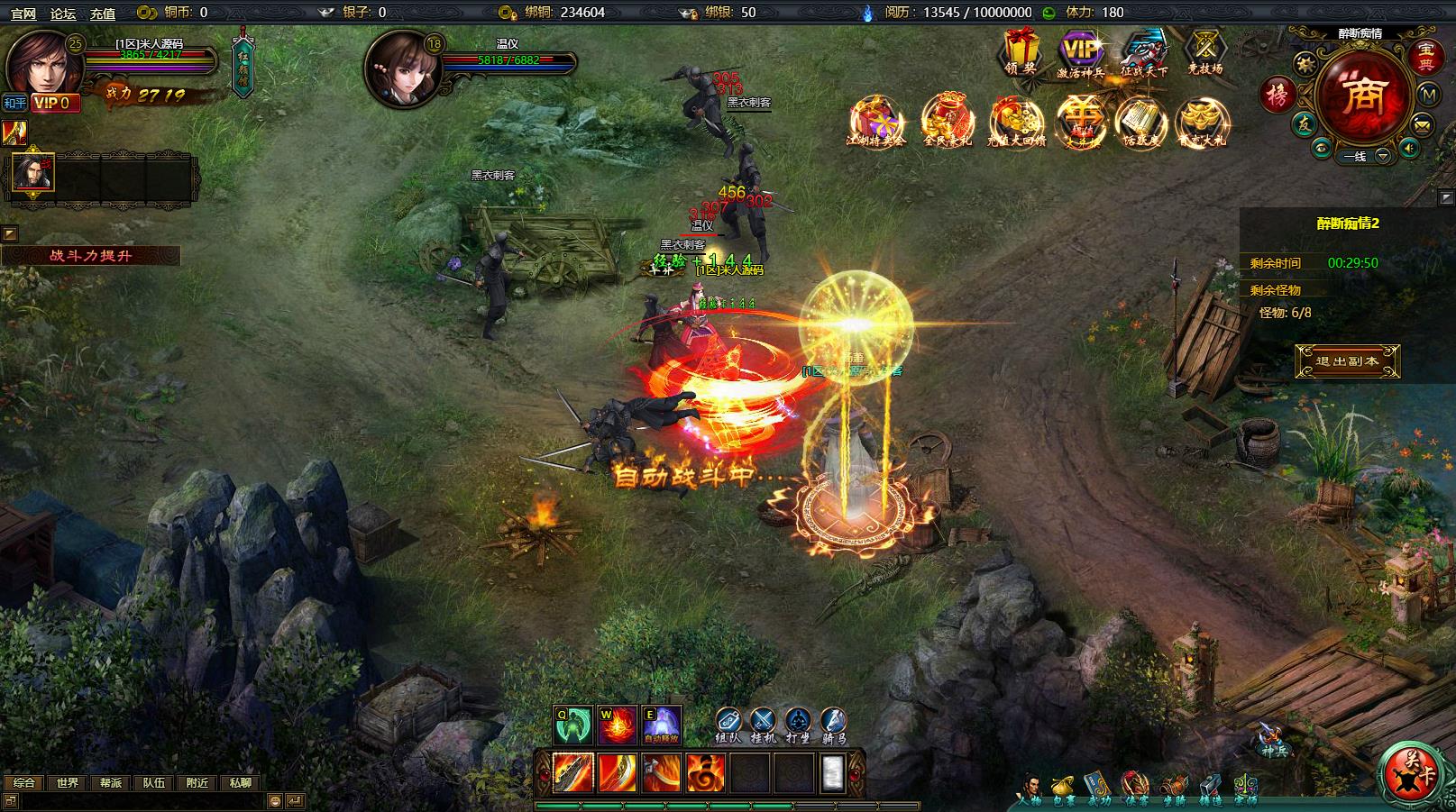Click the 关卡 stage button
The width and height of the screenshot is (1456, 812).
(x=1409, y=771)
